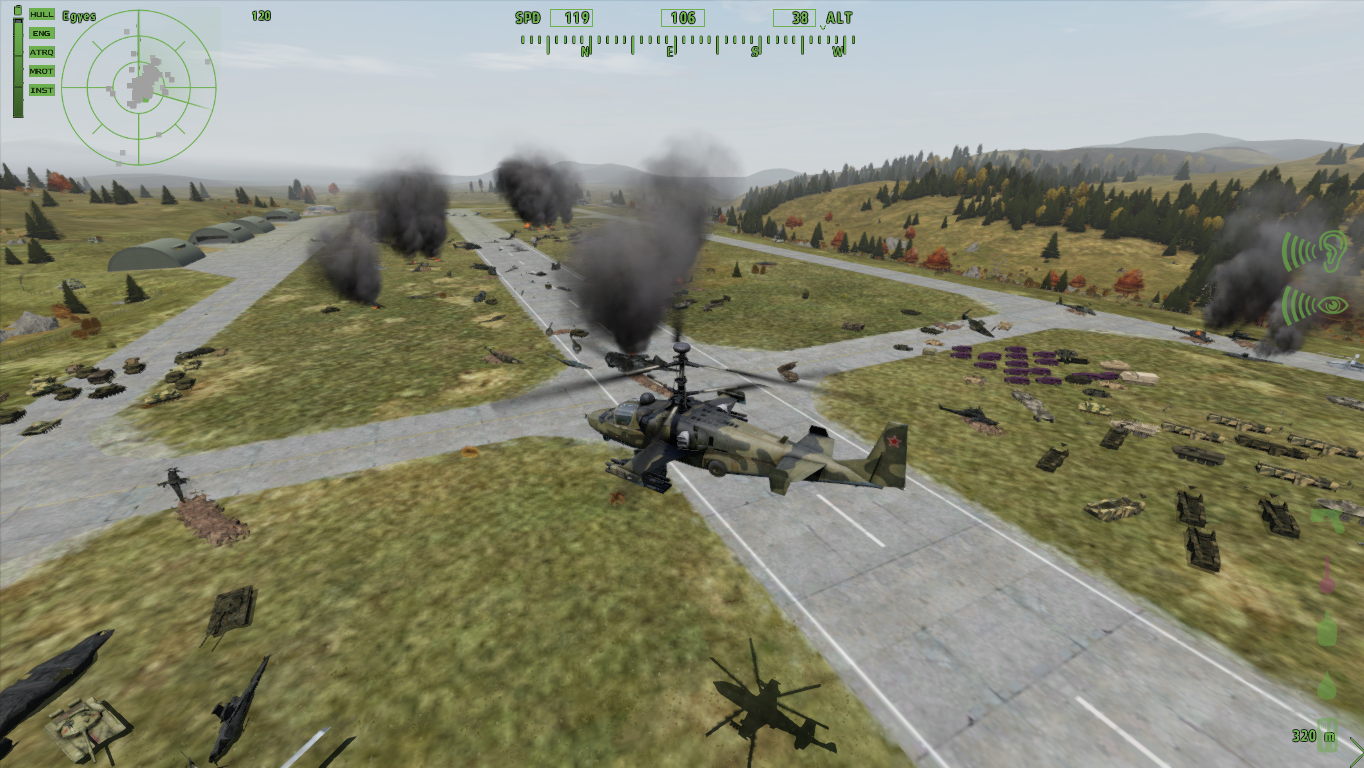
Task: Select the ENG engine status indicator
Action: click(x=41, y=33)
